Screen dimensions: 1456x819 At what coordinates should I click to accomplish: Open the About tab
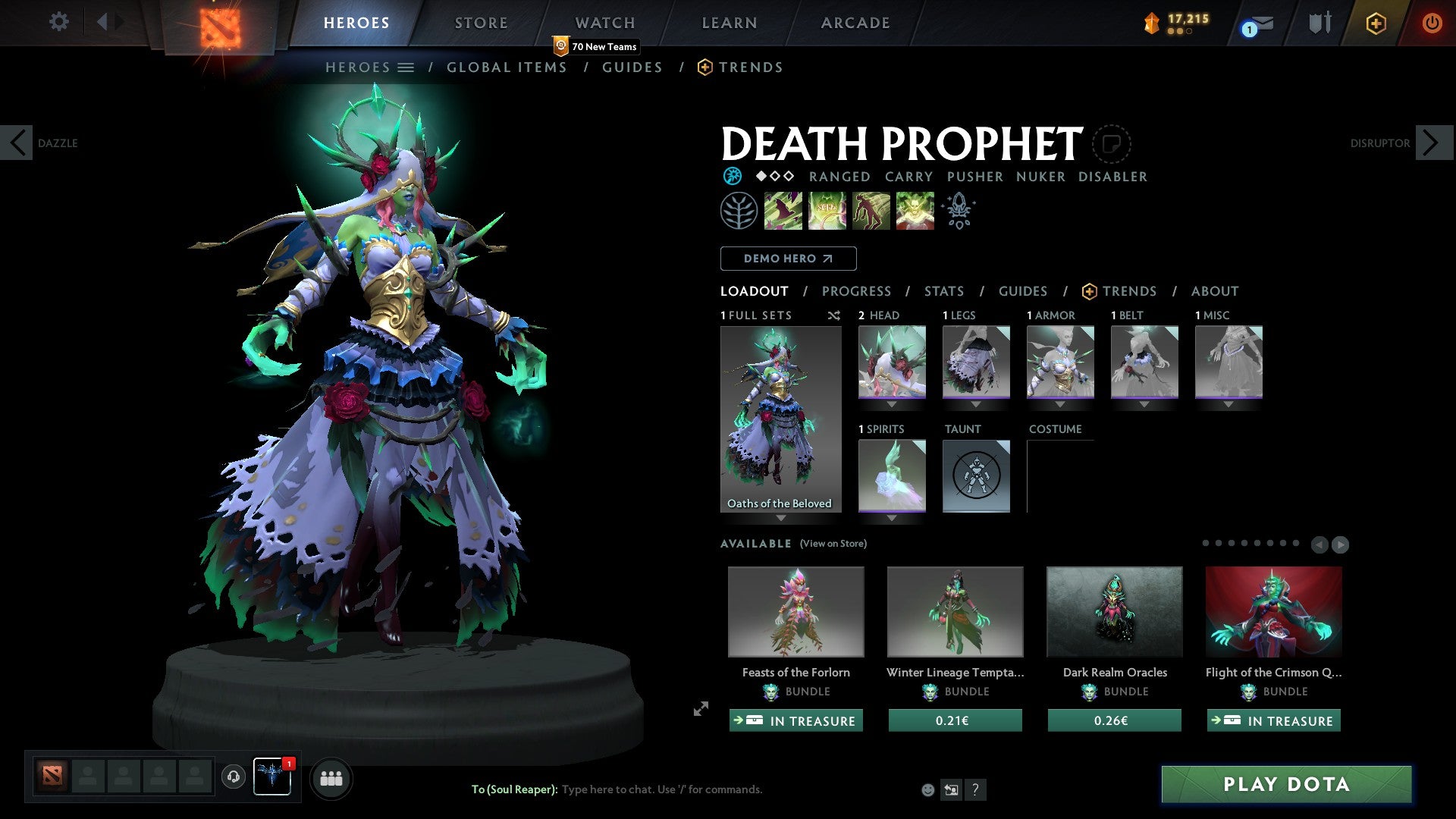pyautogui.click(x=1214, y=291)
